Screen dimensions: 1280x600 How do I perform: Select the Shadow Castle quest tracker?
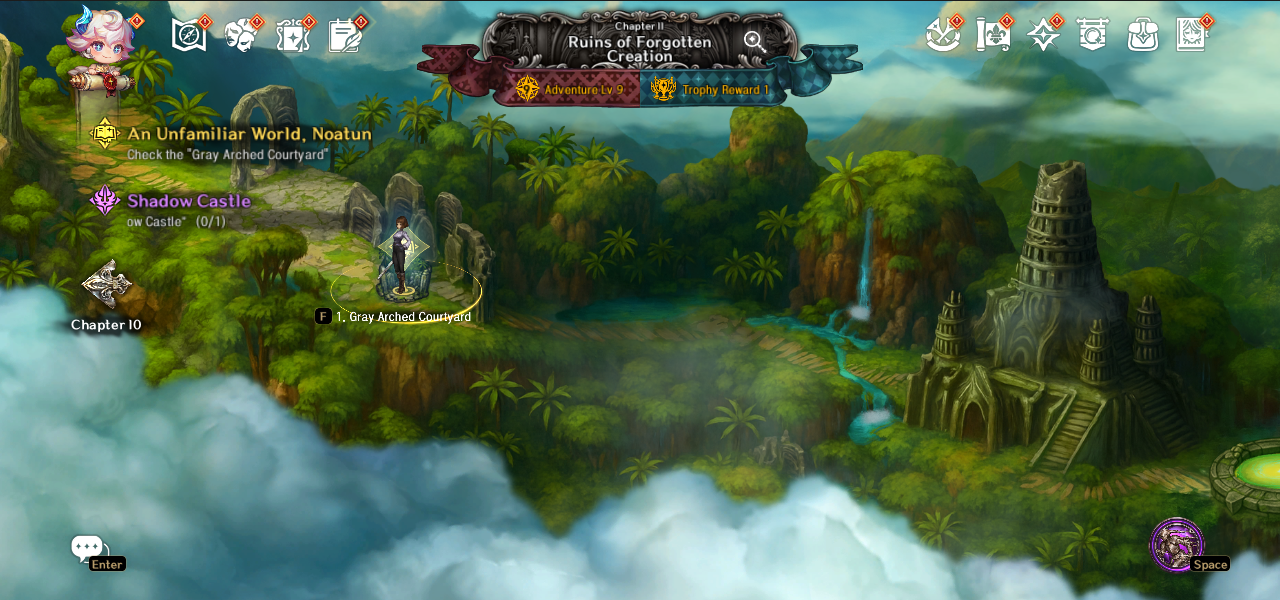pyautogui.click(x=188, y=201)
